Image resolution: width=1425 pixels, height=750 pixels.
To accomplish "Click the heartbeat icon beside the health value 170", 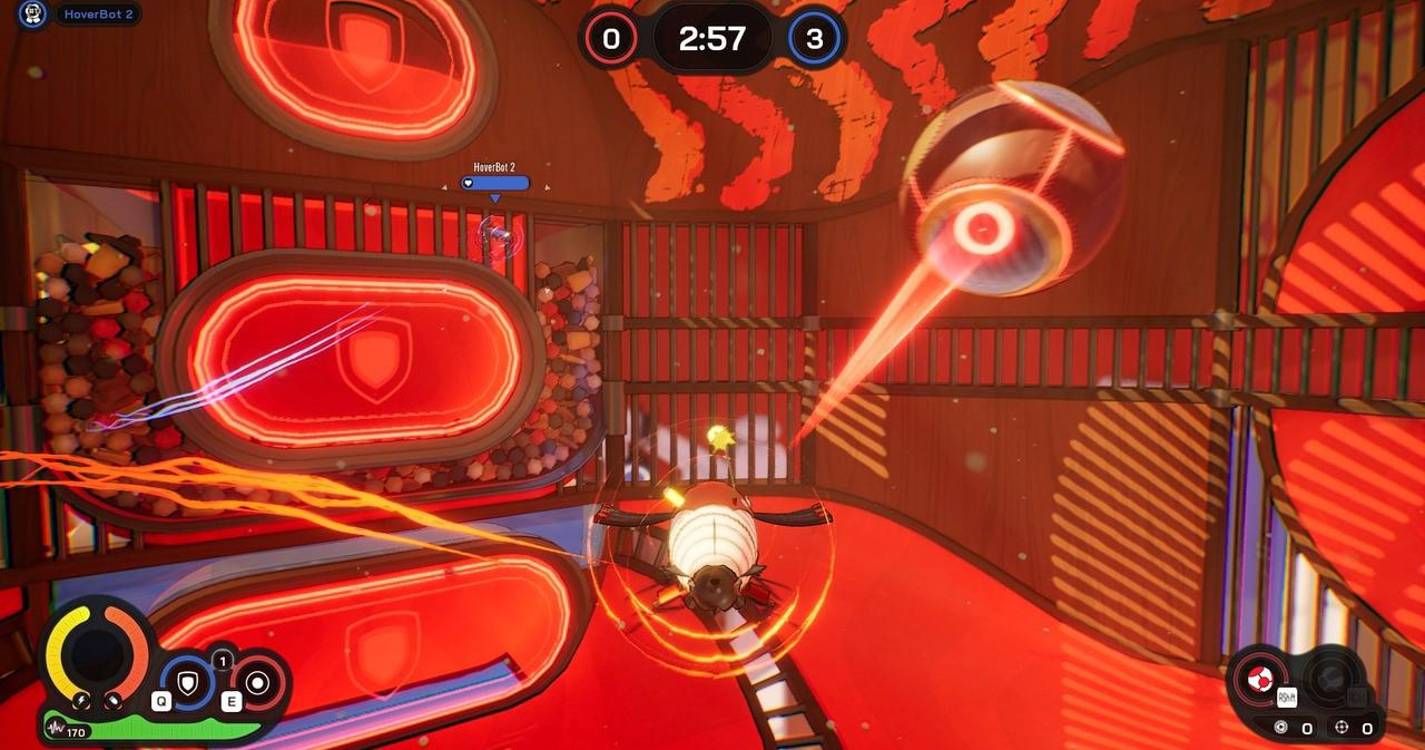I will (55, 727).
